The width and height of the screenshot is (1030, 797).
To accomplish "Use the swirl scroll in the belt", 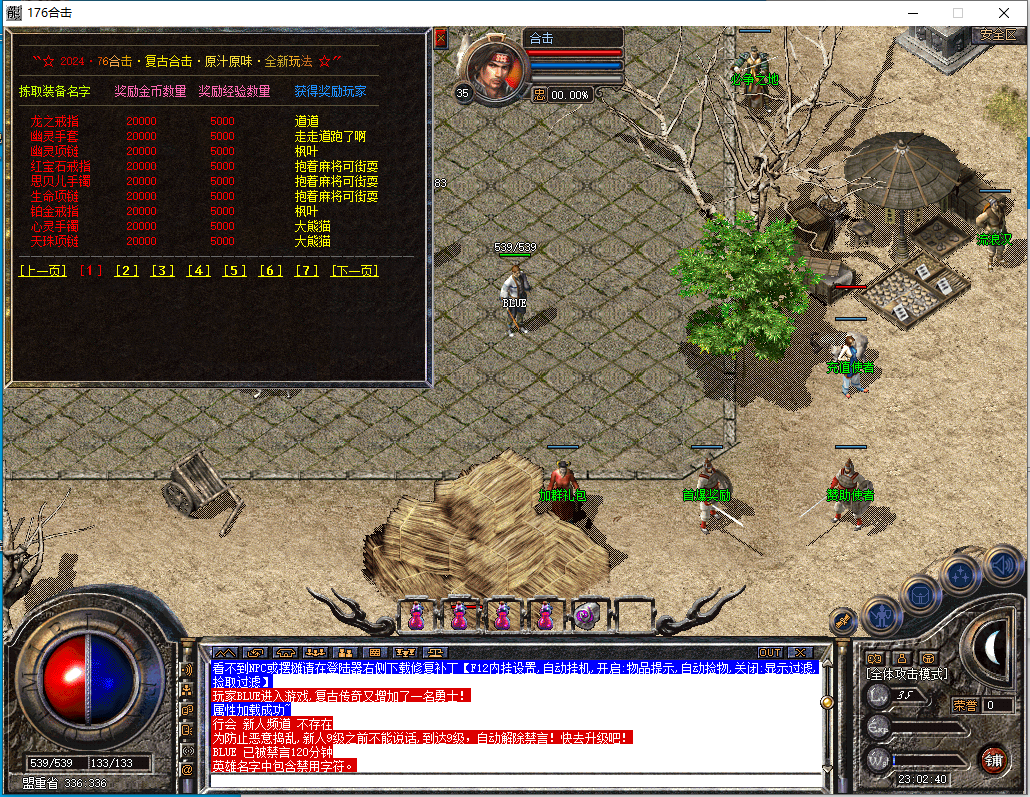I will (586, 616).
